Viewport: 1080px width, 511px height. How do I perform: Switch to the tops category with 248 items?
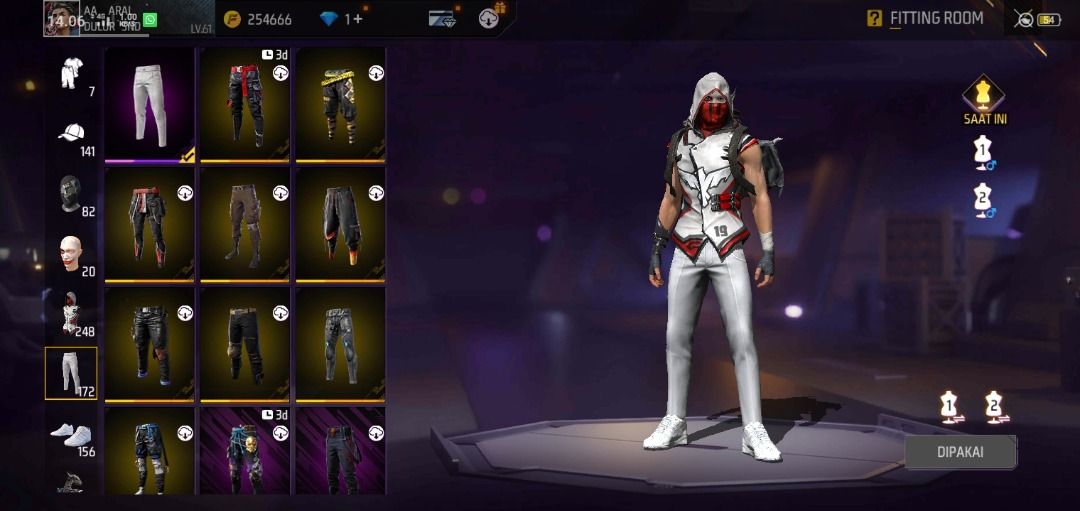click(x=71, y=314)
